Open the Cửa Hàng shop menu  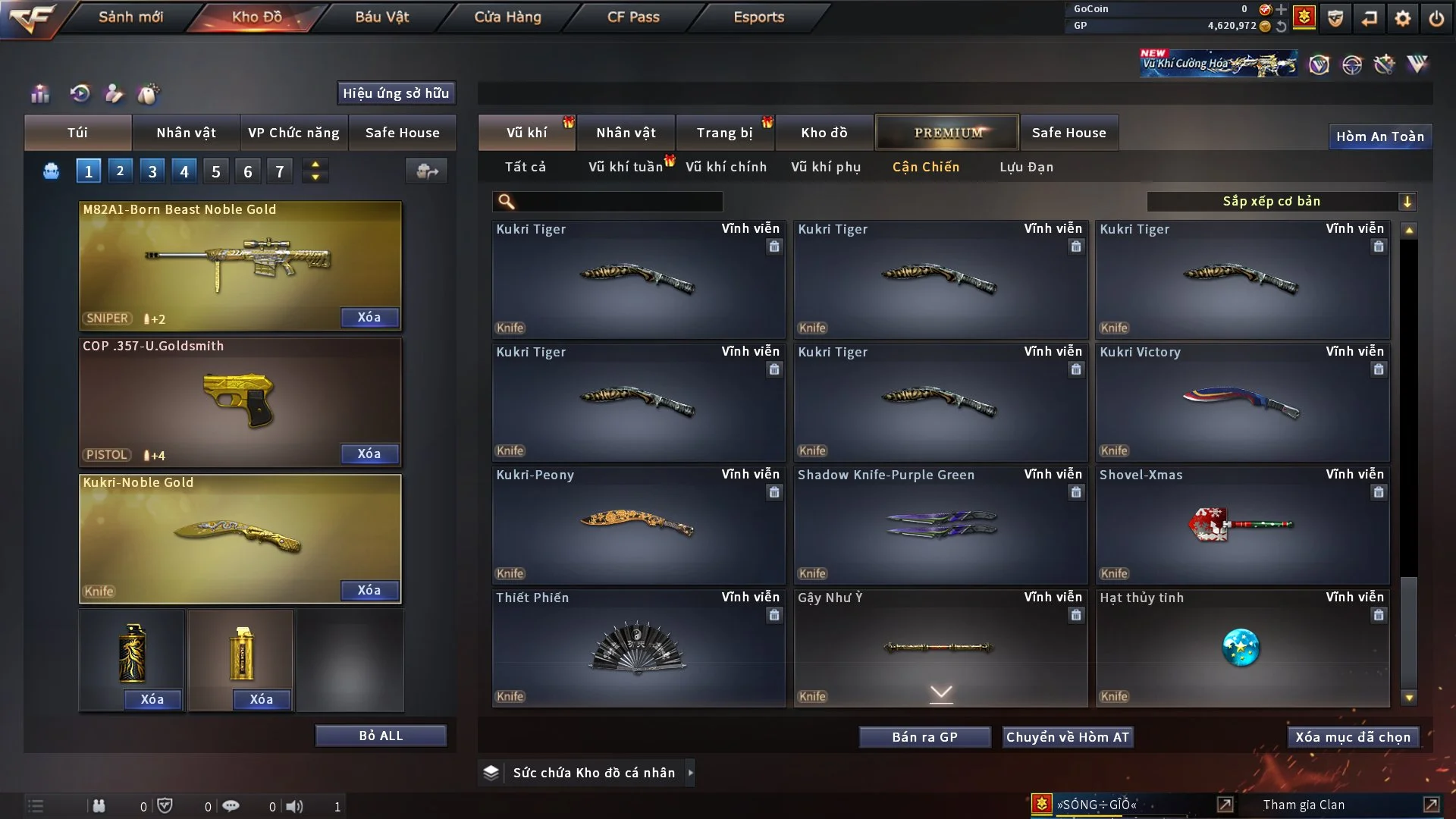(x=507, y=17)
